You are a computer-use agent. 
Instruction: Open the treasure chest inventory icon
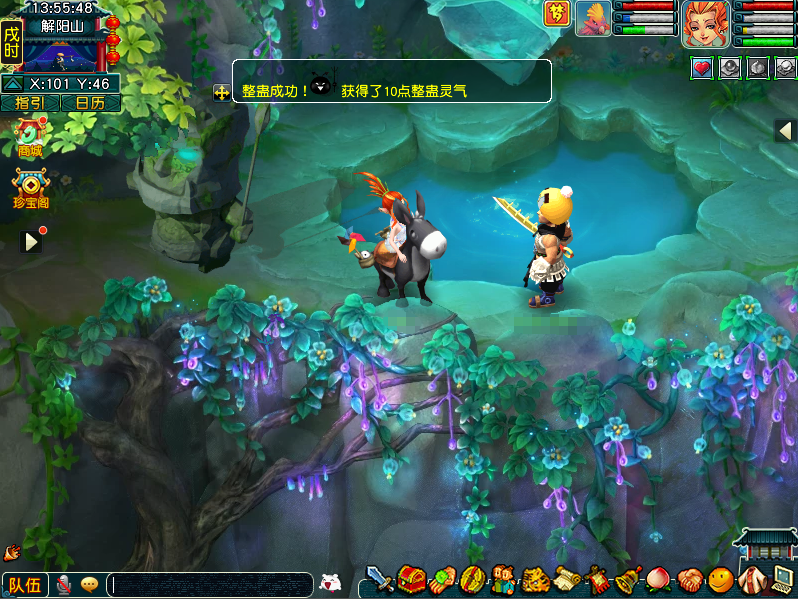pyautogui.click(x=411, y=579)
